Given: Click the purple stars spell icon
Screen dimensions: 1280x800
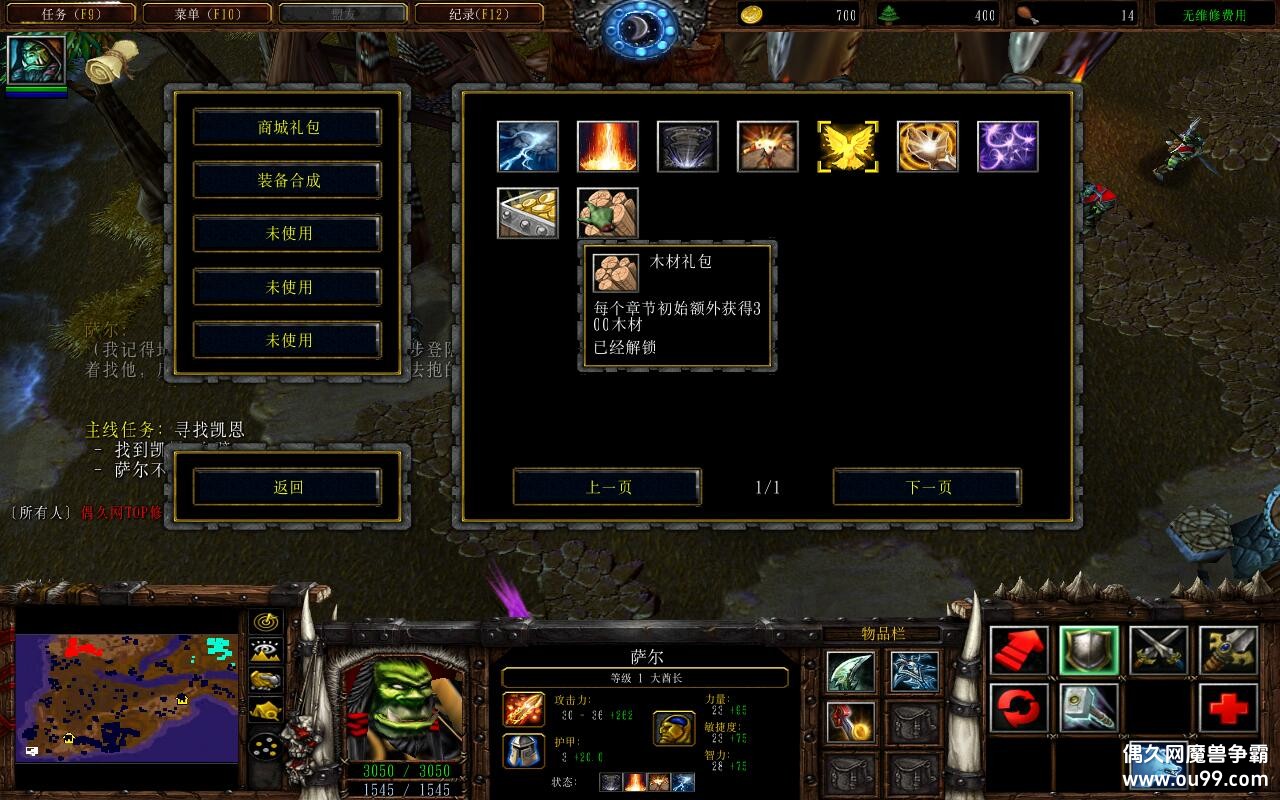Looking at the screenshot, I should point(1007,147).
